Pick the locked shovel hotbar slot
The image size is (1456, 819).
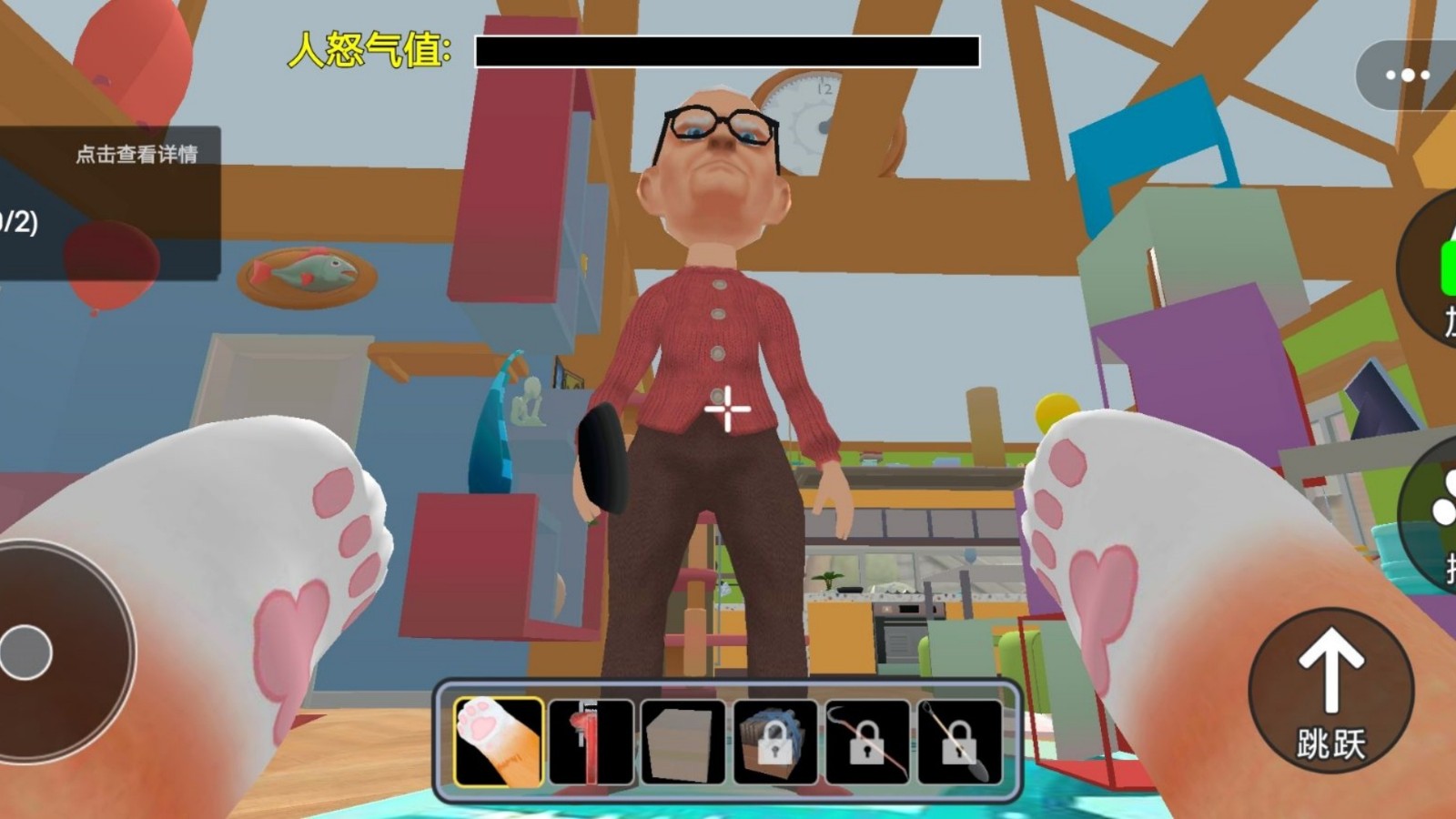point(958,742)
